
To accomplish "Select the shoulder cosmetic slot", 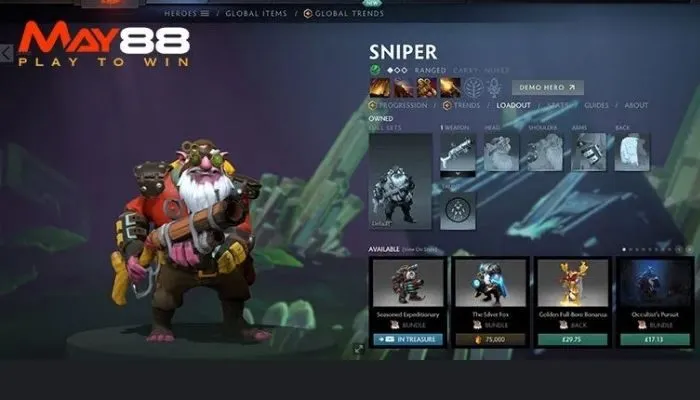I will 545,152.
